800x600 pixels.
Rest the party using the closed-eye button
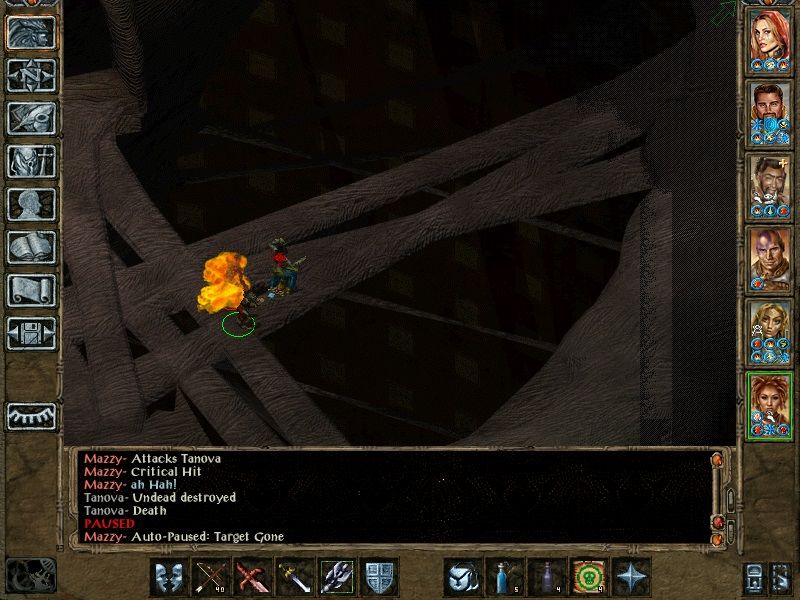pyautogui.click(x=31, y=415)
